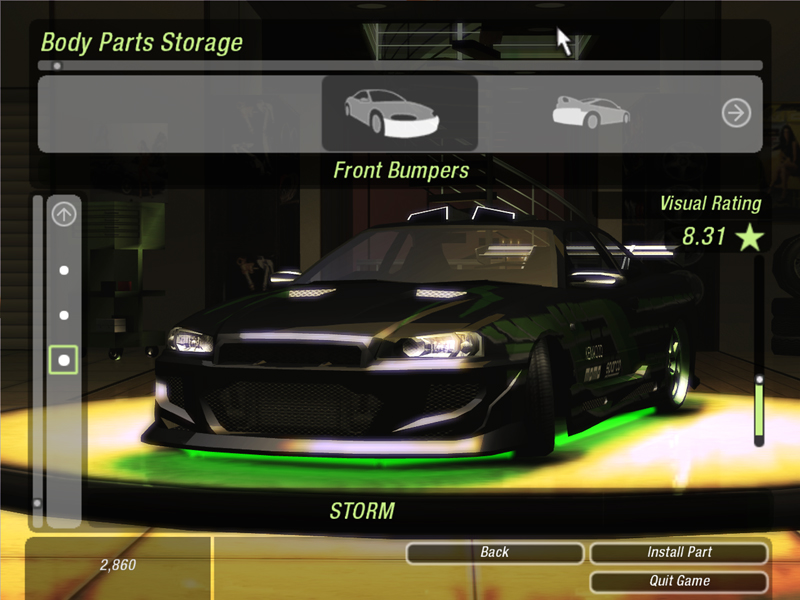The image size is (800, 600).
Task: Select the highlighted Front Bumpers category
Action: click(x=399, y=113)
